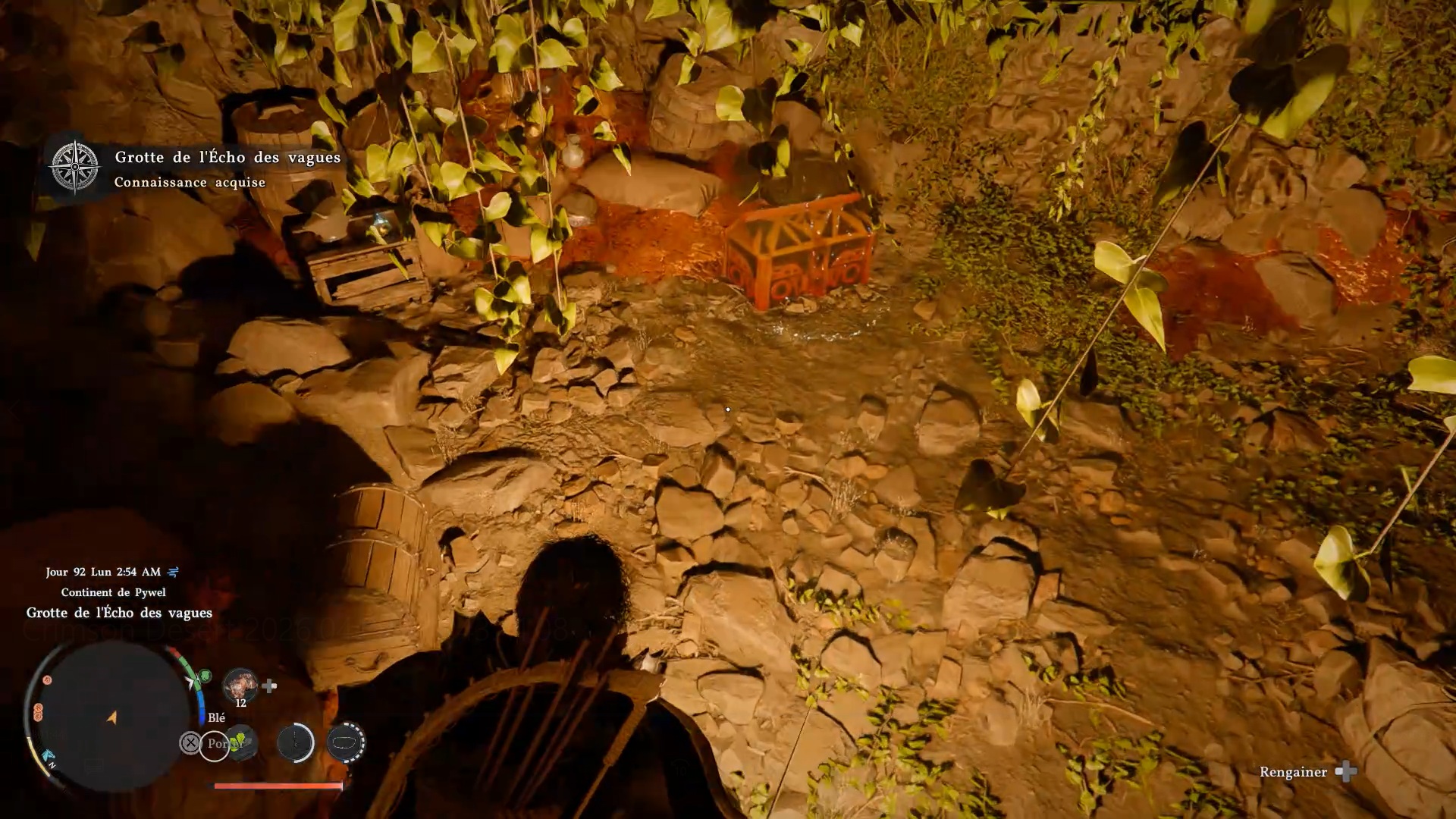Click the sword weapon slot
Screen dimensions: 1456x819
tap(295, 742)
